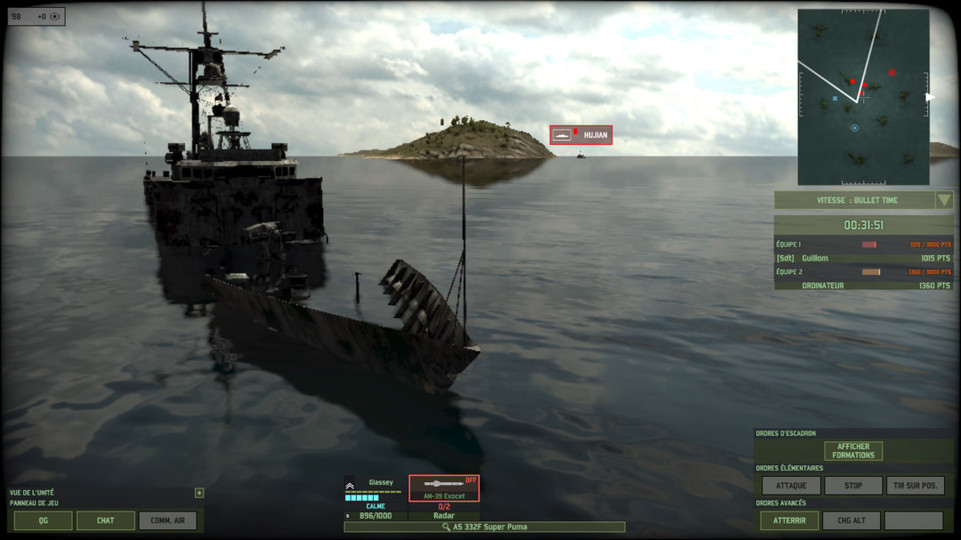
Task: Click the Chg Alt altitude button
Action: (x=851, y=520)
